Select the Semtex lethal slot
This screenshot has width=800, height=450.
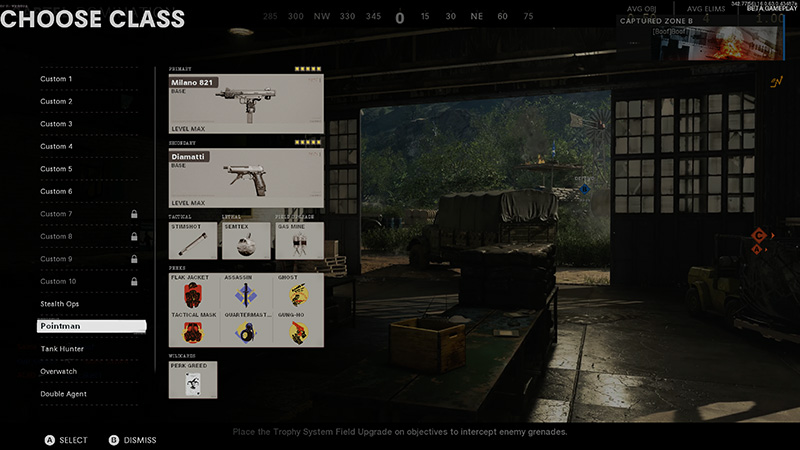click(x=245, y=241)
